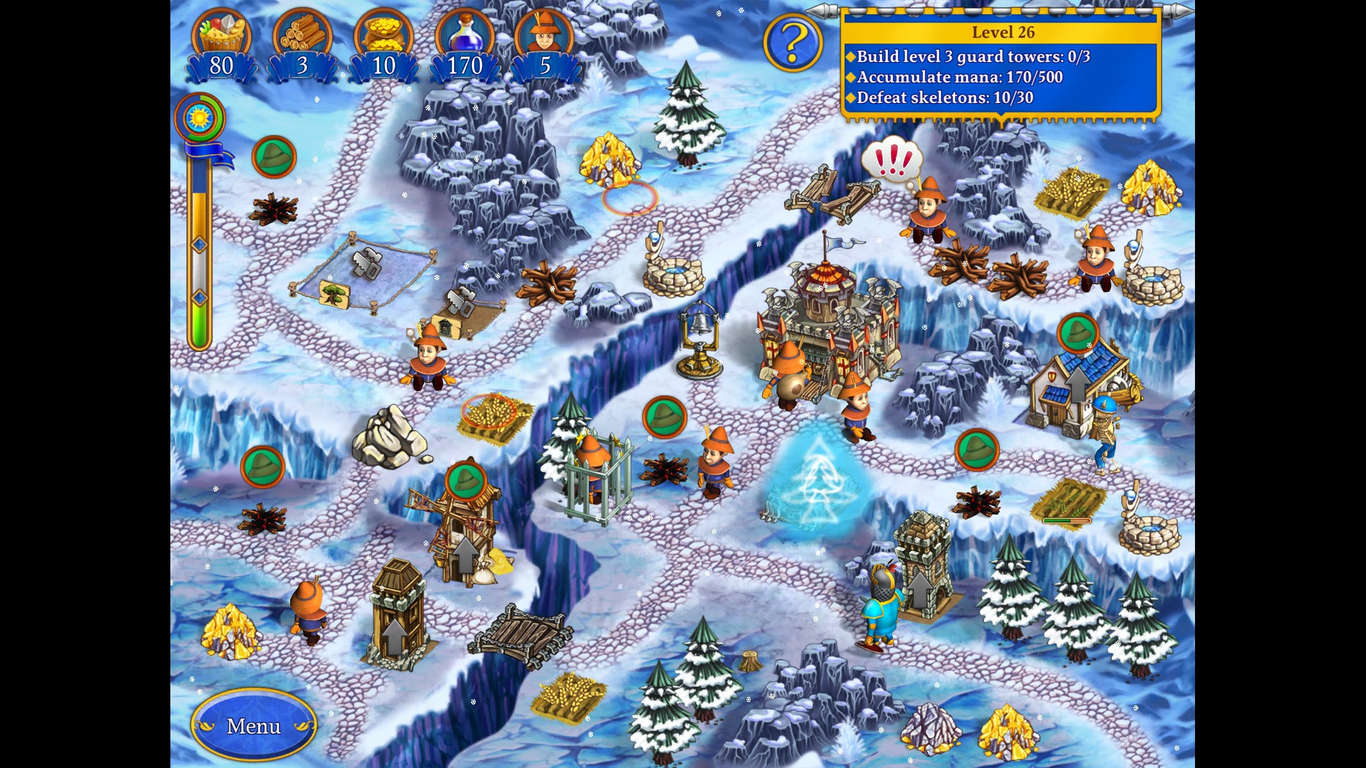
Task: Click the green marker near the blue-roof church
Action: tap(1078, 330)
